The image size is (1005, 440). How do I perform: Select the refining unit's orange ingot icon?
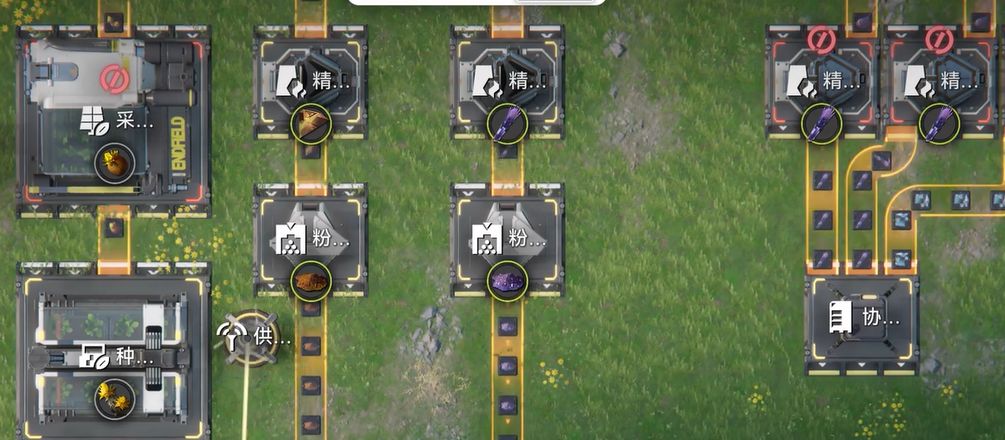point(310,124)
